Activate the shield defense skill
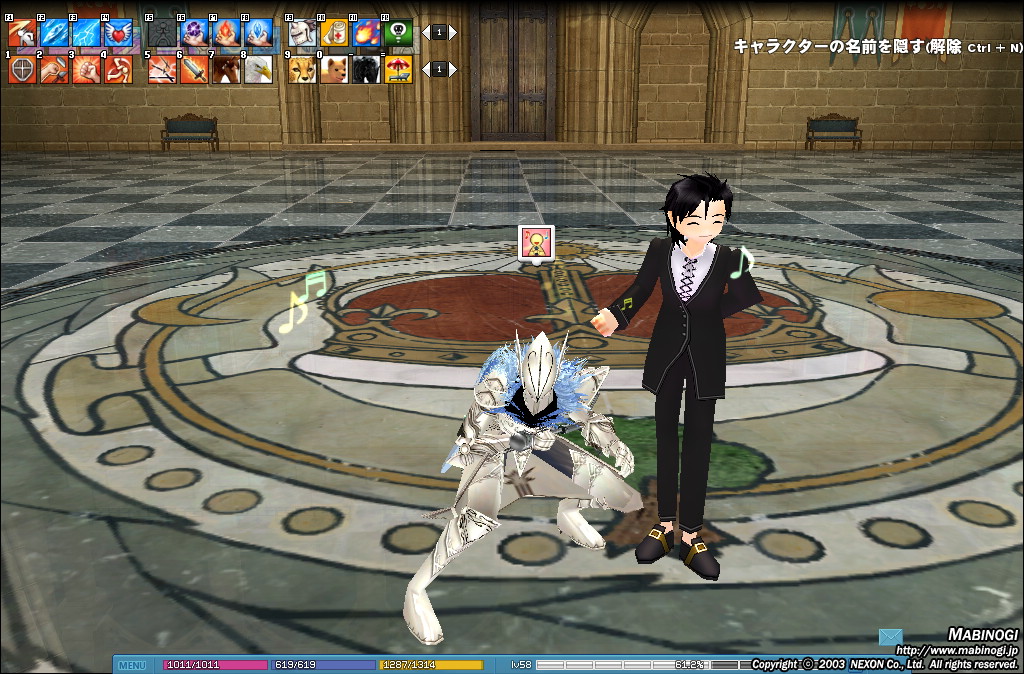Screen dimensions: 1024x674 click(22, 69)
